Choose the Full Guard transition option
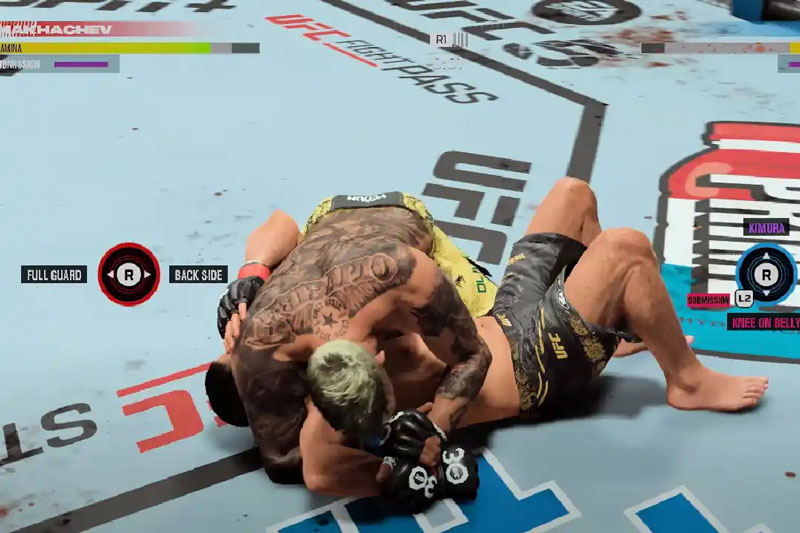 (x=54, y=274)
